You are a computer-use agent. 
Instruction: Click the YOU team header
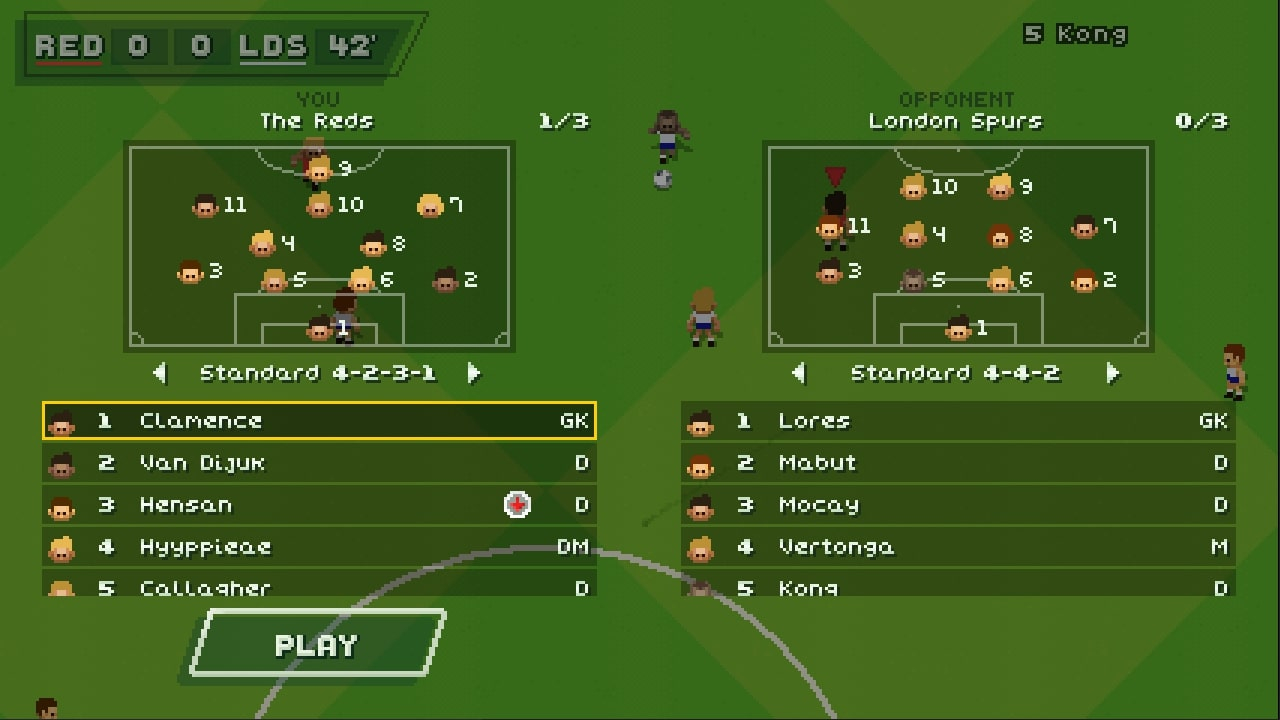318,100
